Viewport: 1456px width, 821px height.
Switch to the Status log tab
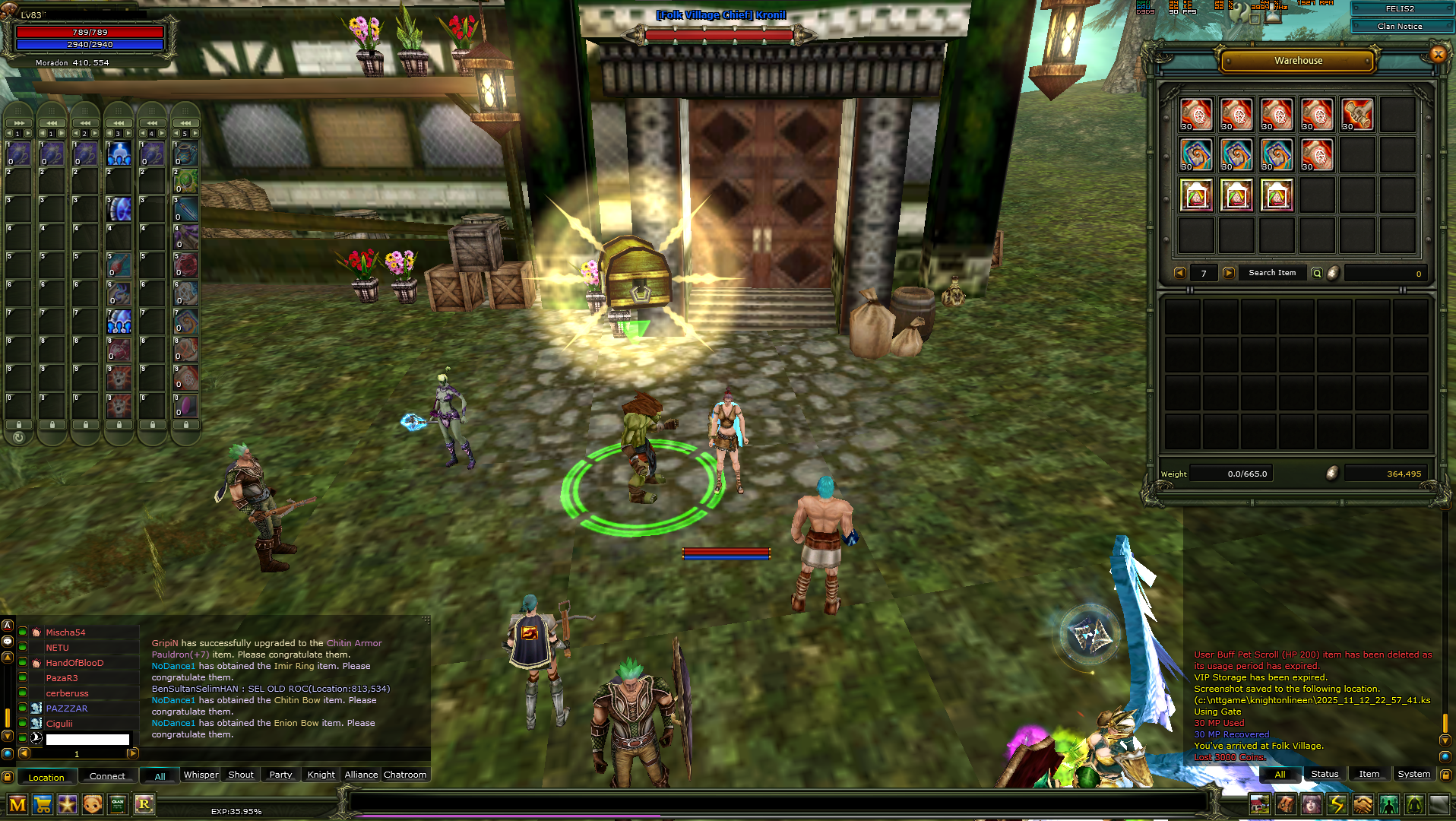(1325, 774)
